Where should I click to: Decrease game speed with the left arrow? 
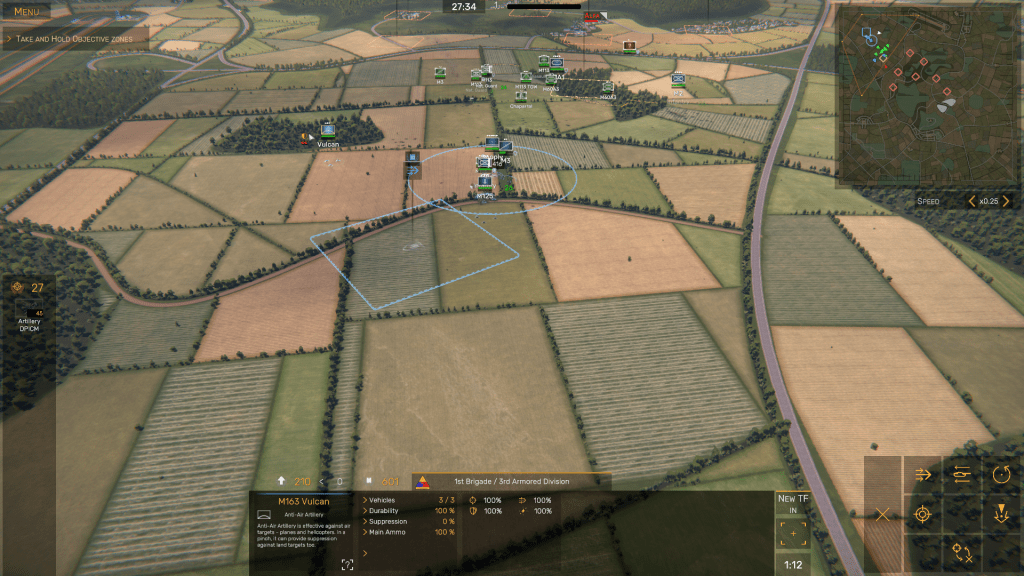click(x=971, y=201)
